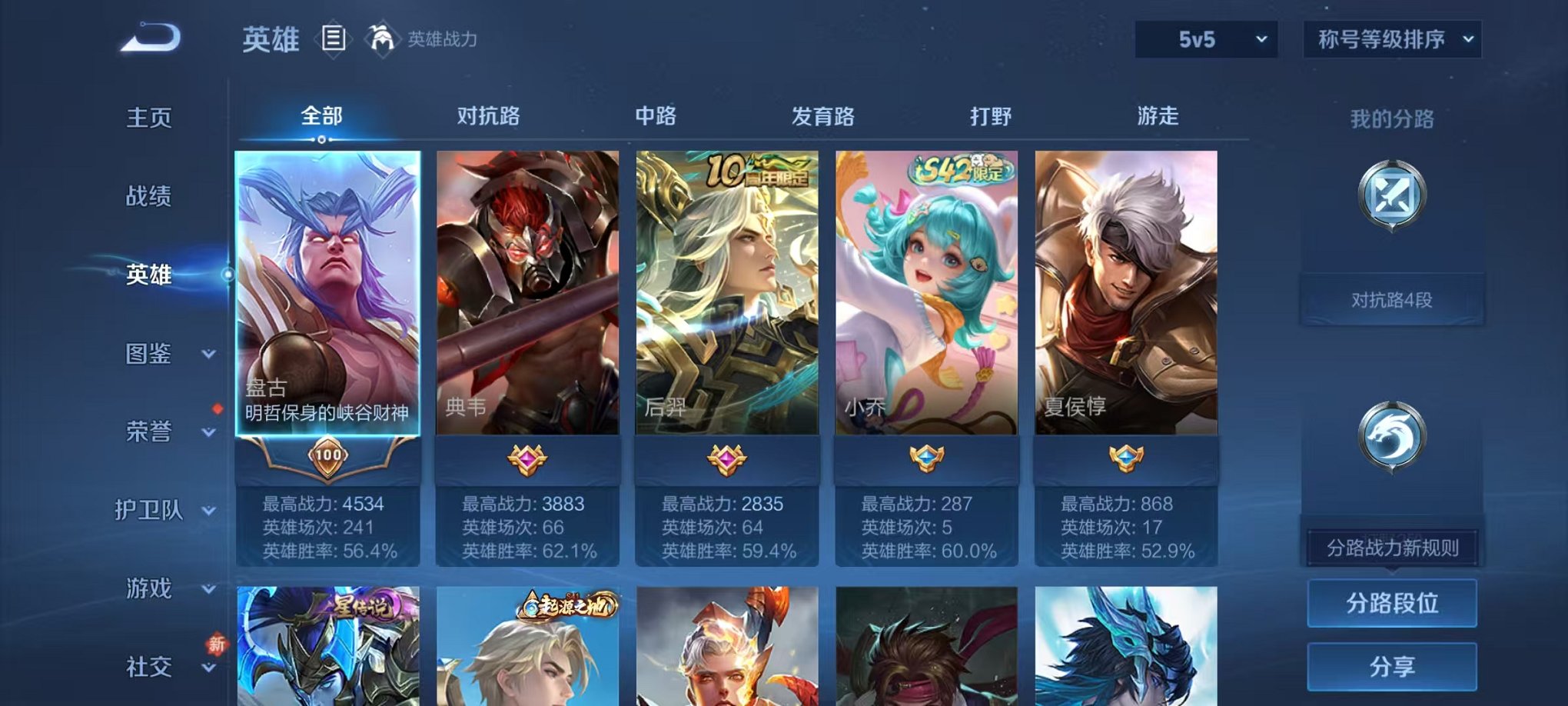Open 战绩 from the left sidebar
Image resolution: width=1568 pixels, height=706 pixels.
[x=148, y=197]
